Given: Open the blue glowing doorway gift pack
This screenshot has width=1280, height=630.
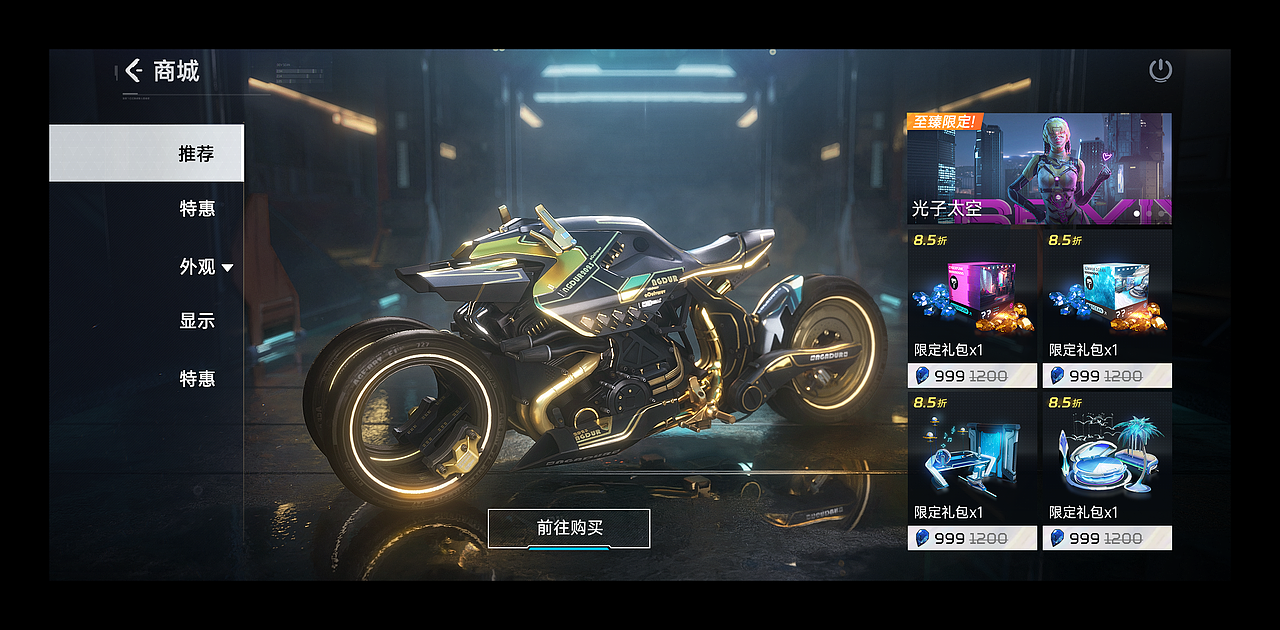Looking at the screenshot, I should click(x=972, y=469).
